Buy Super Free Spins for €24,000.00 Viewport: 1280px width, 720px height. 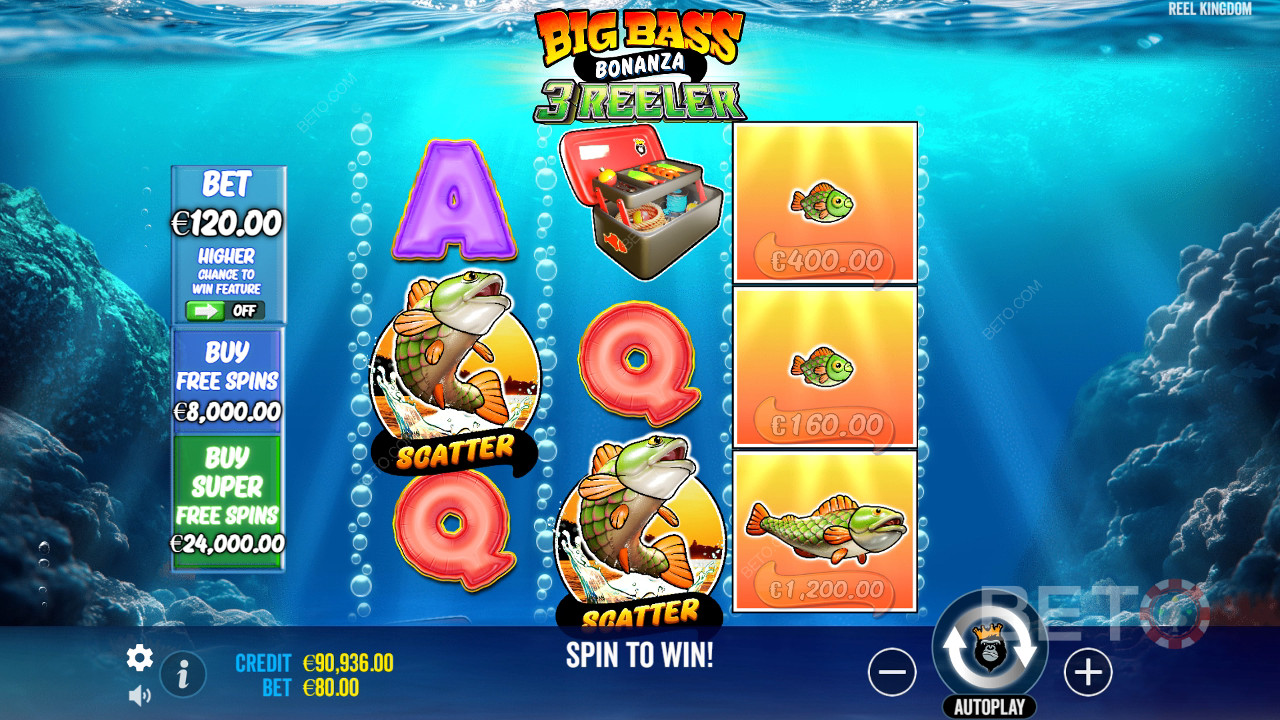(x=228, y=500)
